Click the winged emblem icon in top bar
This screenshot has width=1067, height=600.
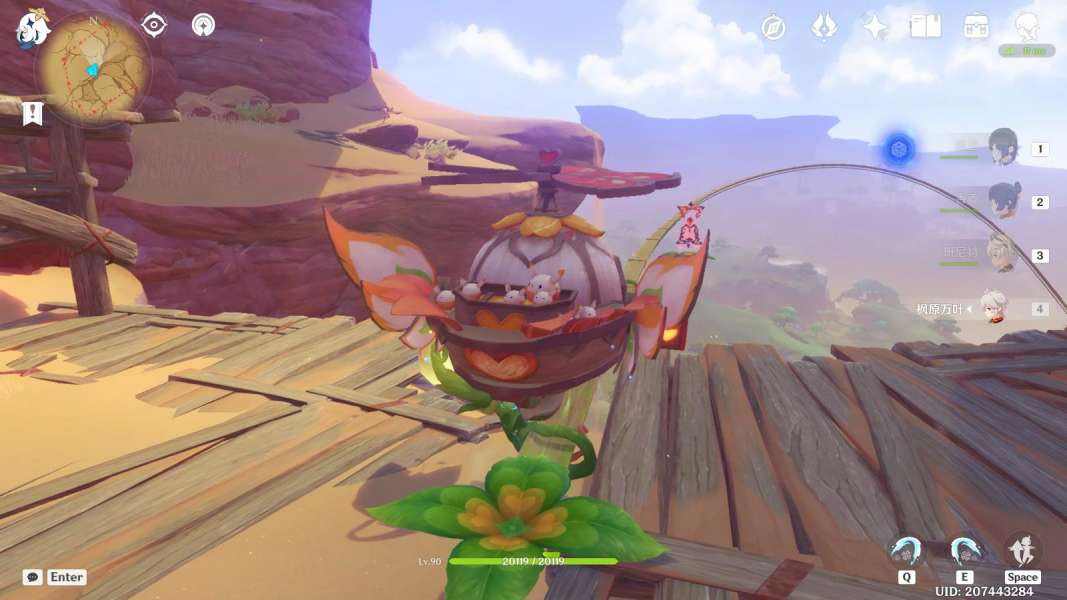click(824, 27)
